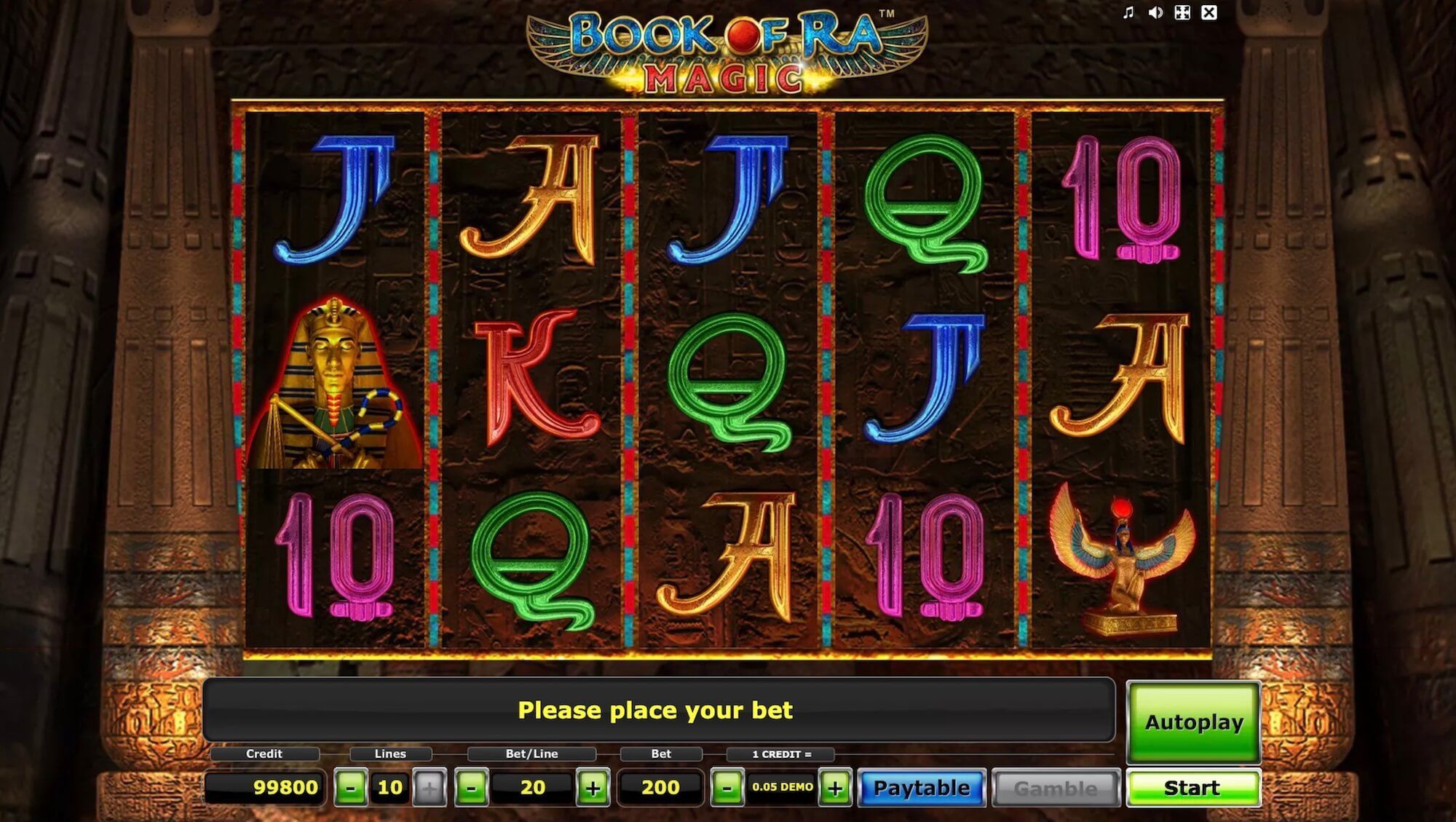Image resolution: width=1456 pixels, height=822 pixels.
Task: Open the Paytable
Action: click(921, 787)
